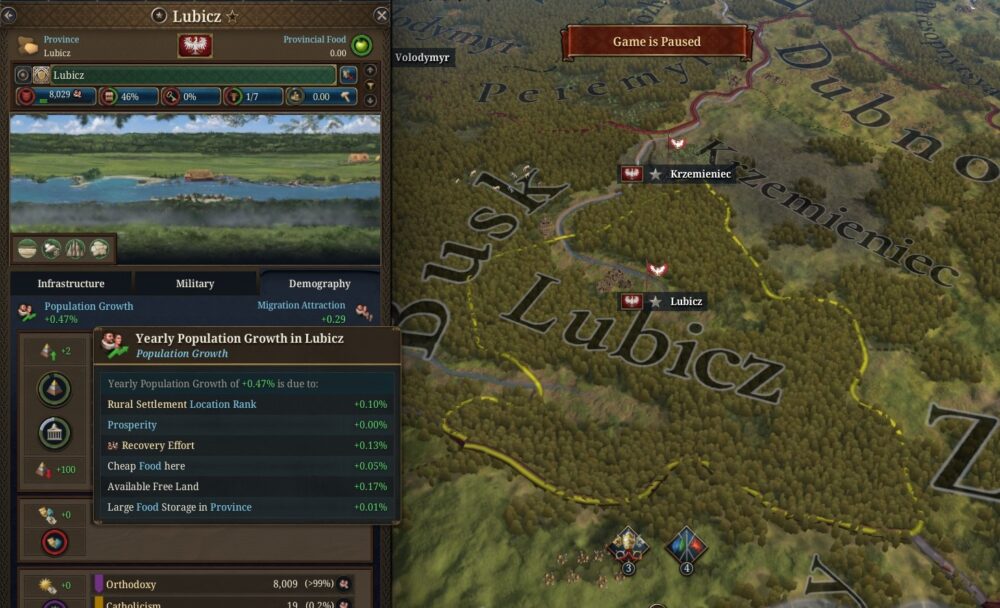
Task: Click the Prosperity link in tooltip
Action: (x=132, y=425)
